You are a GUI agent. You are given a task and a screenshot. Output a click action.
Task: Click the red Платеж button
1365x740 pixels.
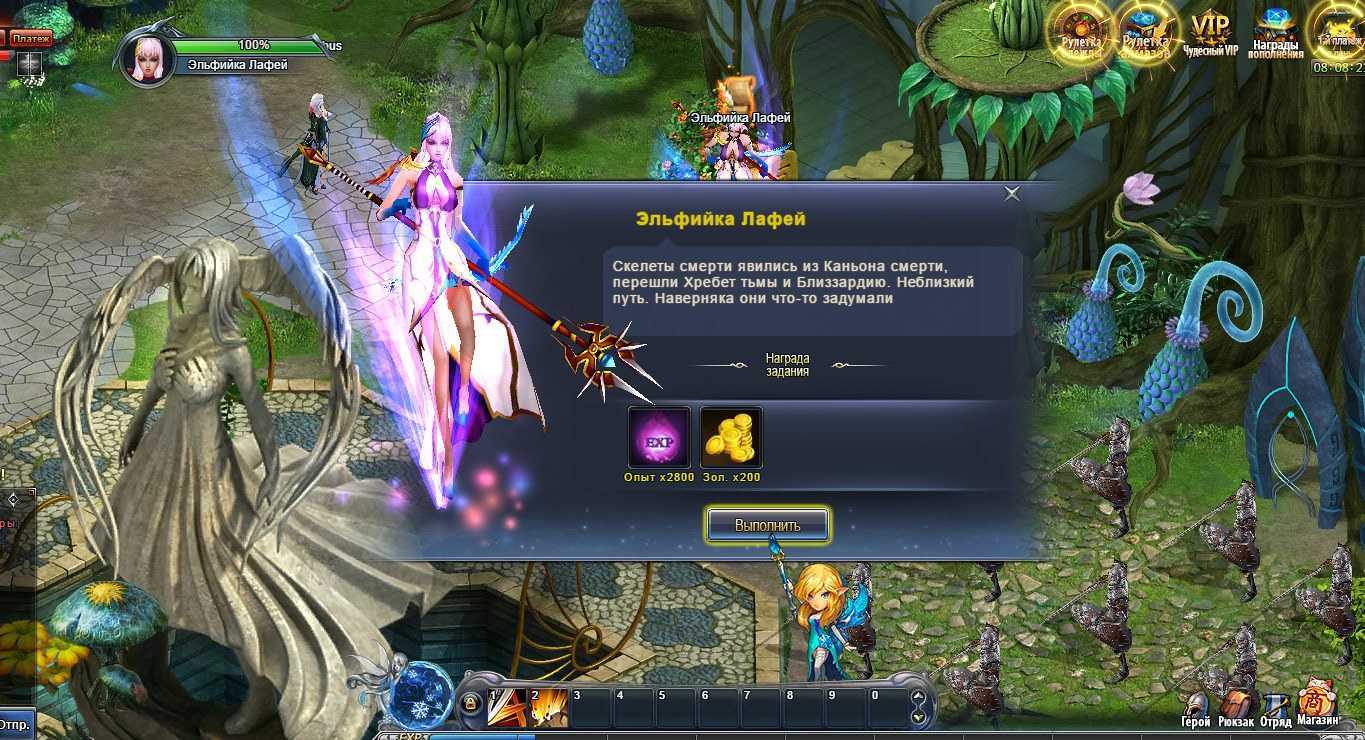tap(31, 38)
